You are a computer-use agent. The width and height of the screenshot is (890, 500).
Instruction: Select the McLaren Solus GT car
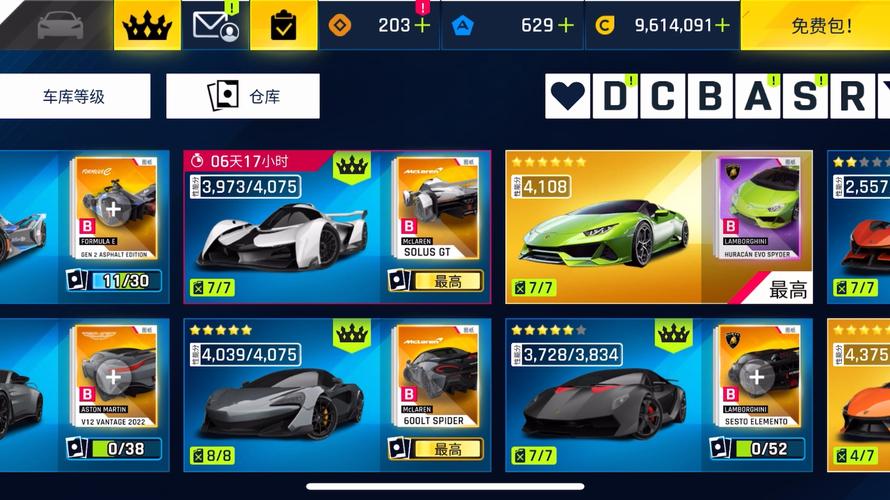tap(280, 230)
